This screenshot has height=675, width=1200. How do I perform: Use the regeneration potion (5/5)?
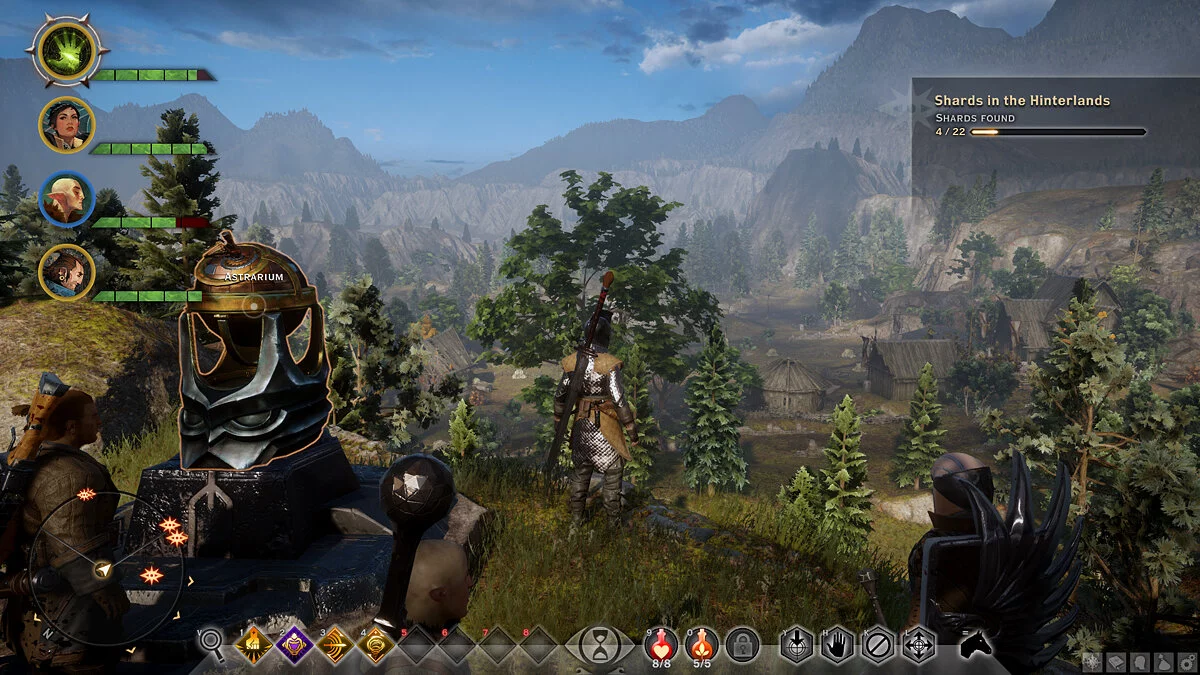coord(702,644)
